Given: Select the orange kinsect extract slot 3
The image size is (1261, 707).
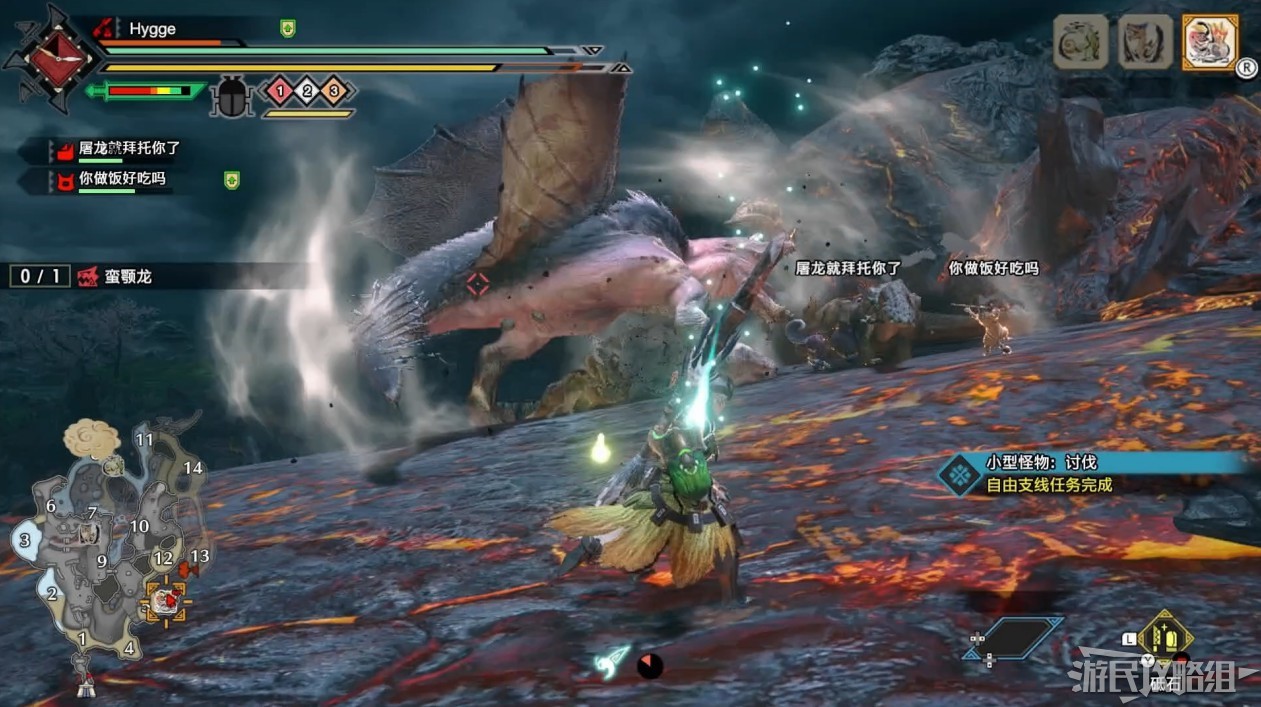Looking at the screenshot, I should pyautogui.click(x=334, y=92).
